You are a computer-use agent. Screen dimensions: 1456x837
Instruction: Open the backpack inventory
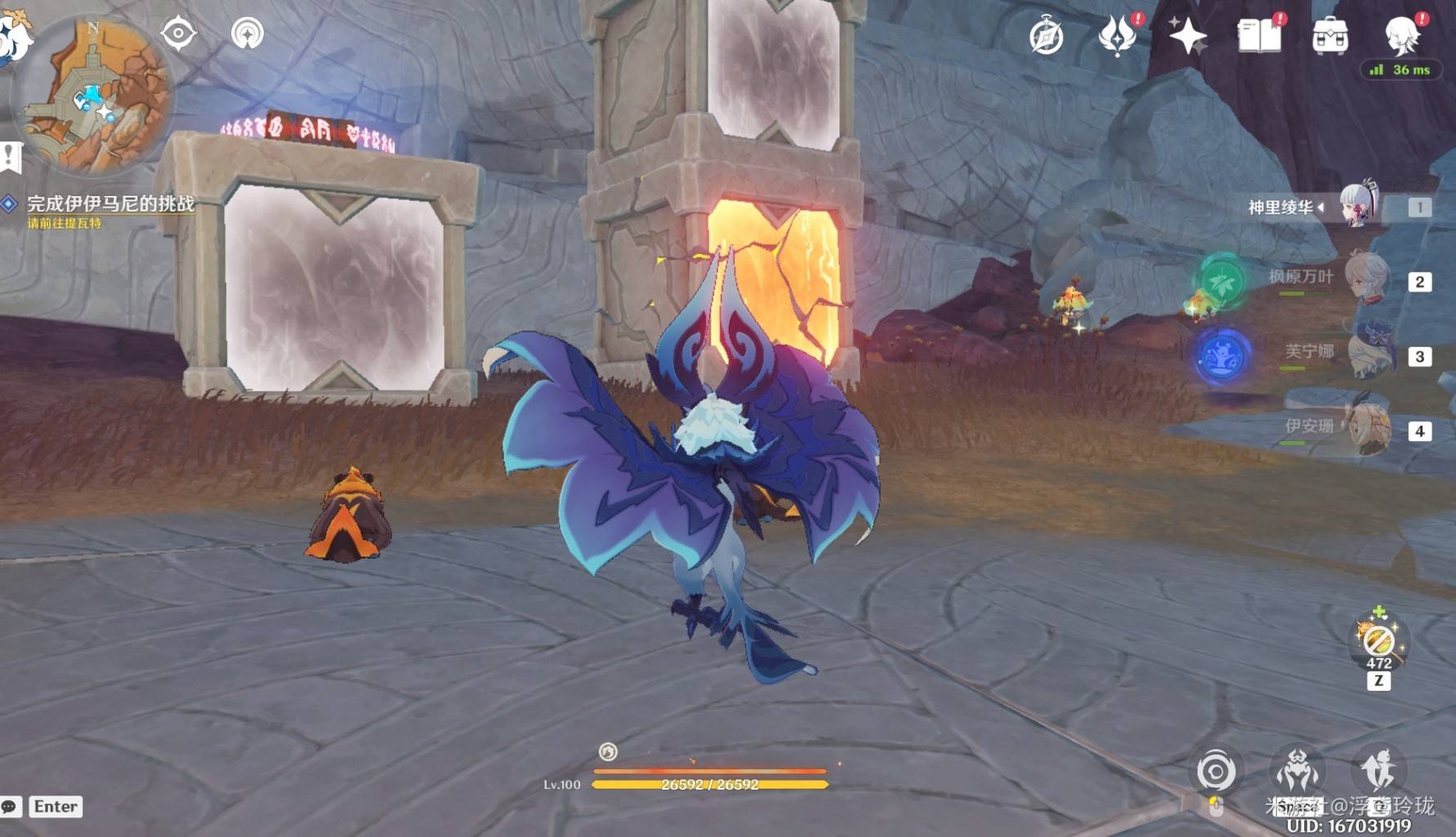tap(1329, 36)
